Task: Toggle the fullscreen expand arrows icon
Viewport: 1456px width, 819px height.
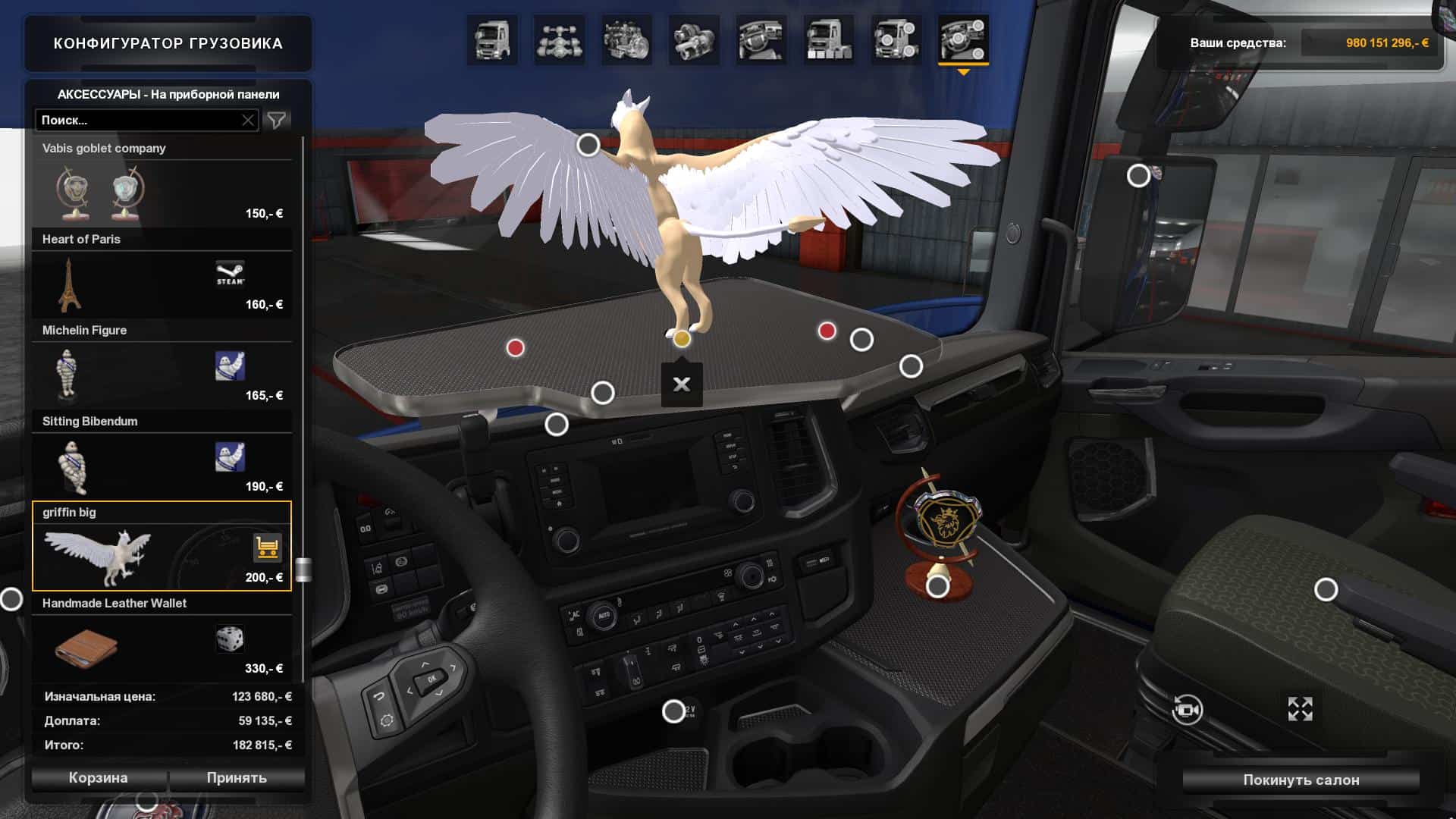Action: point(1300,709)
